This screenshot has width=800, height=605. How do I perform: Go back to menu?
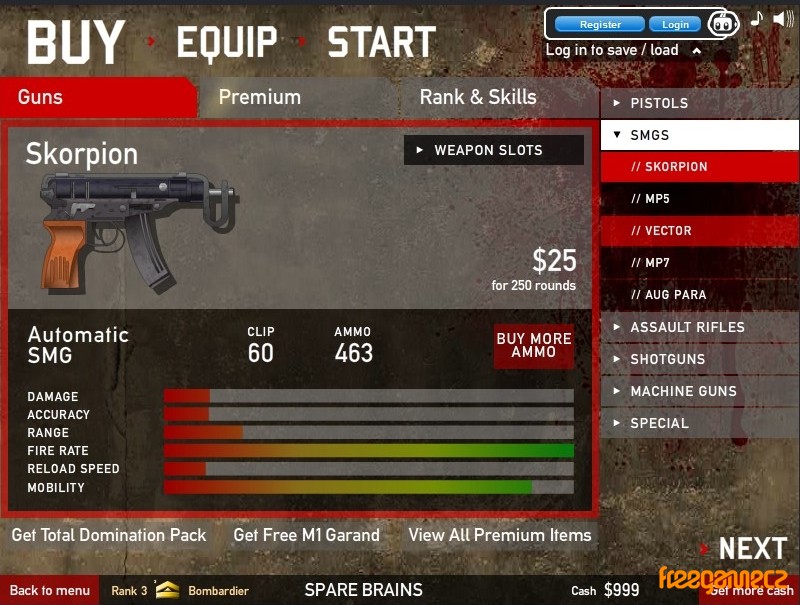(x=49, y=590)
